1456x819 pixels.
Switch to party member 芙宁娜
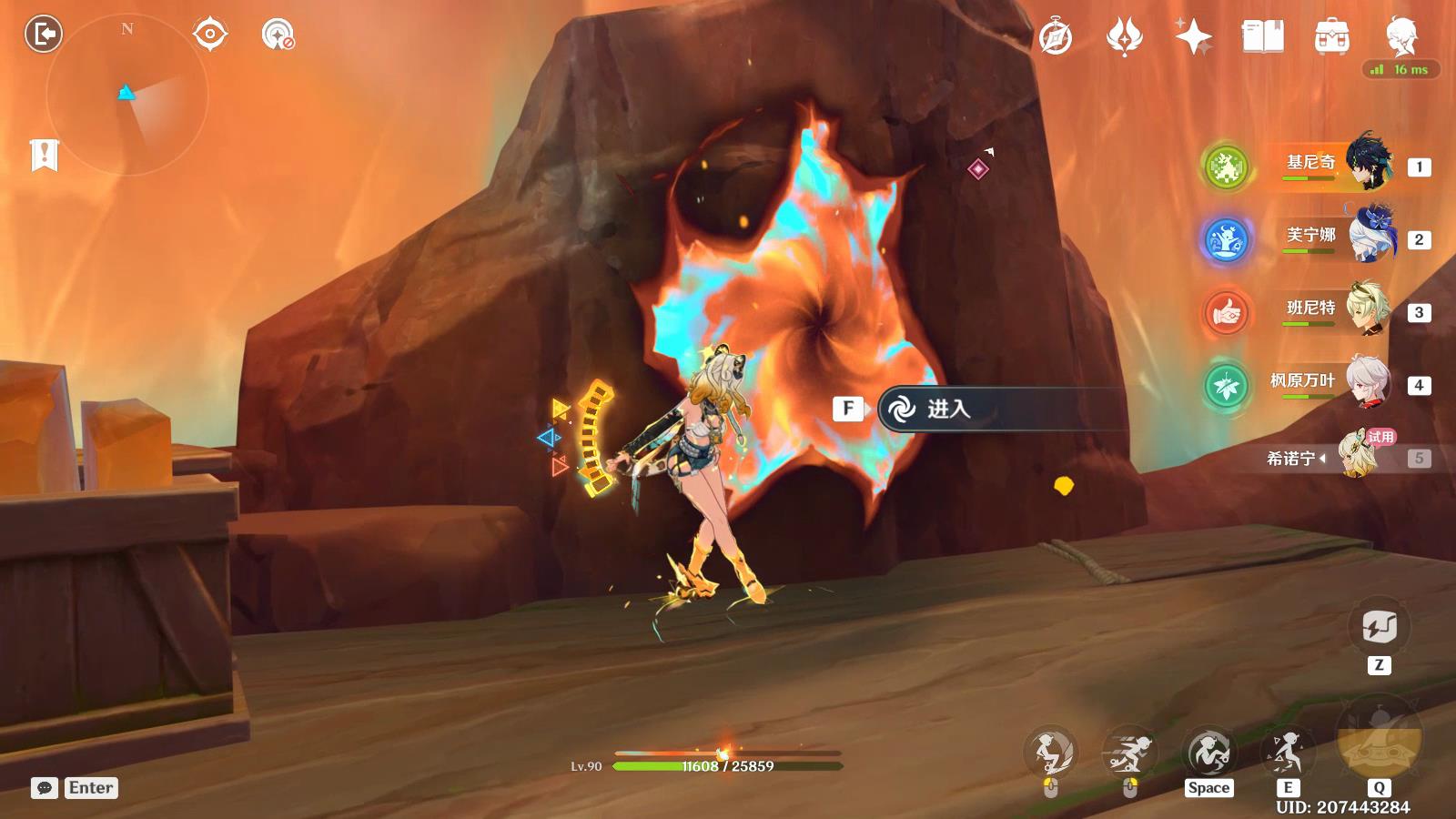coord(1338,238)
